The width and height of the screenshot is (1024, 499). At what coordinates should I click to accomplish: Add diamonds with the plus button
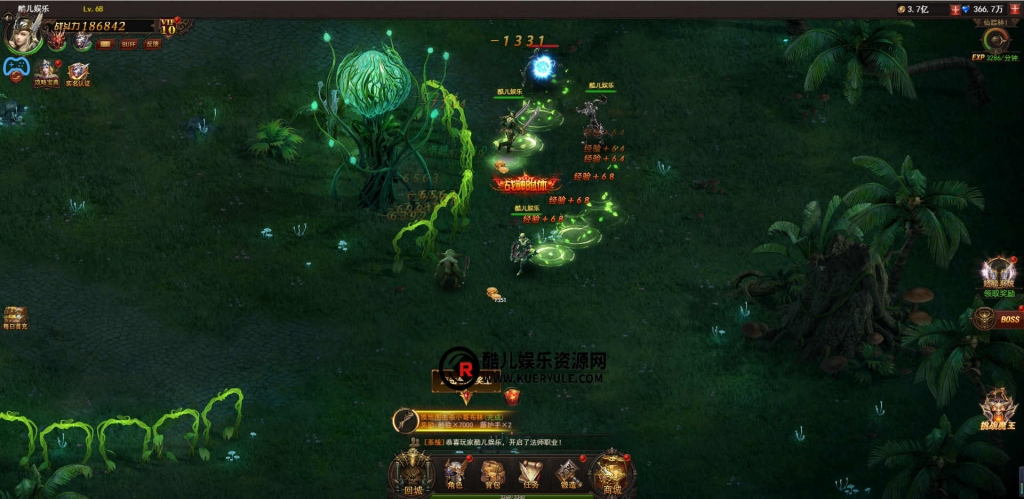coord(1015,9)
